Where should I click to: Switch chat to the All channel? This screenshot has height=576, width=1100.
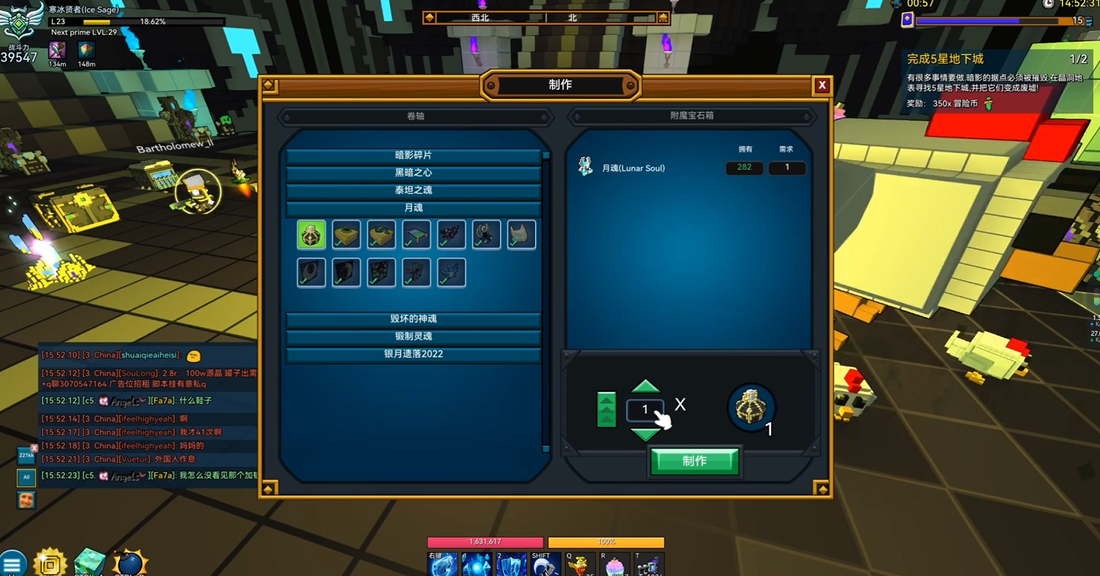(27, 478)
